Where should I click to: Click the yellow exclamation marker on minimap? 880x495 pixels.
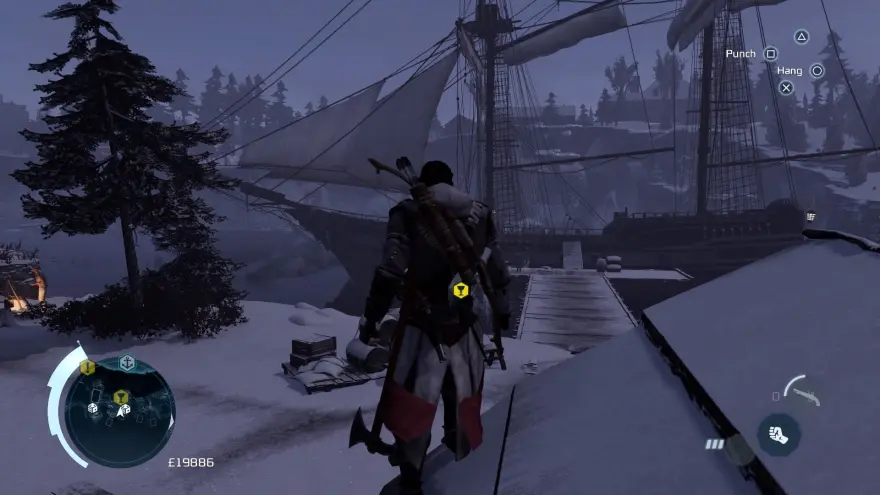[x=87, y=368]
